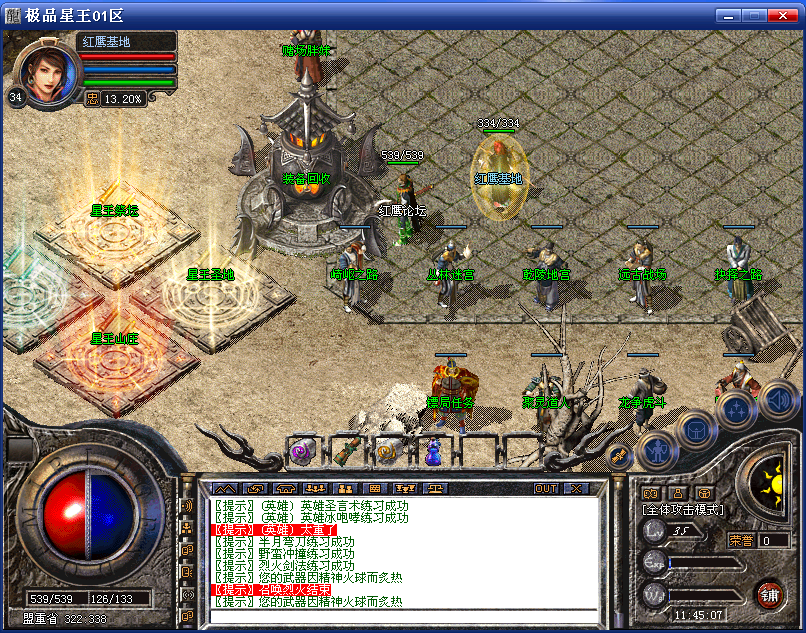The width and height of the screenshot is (806, 633).
Task: Click the chat text input line
Action: coord(400,615)
